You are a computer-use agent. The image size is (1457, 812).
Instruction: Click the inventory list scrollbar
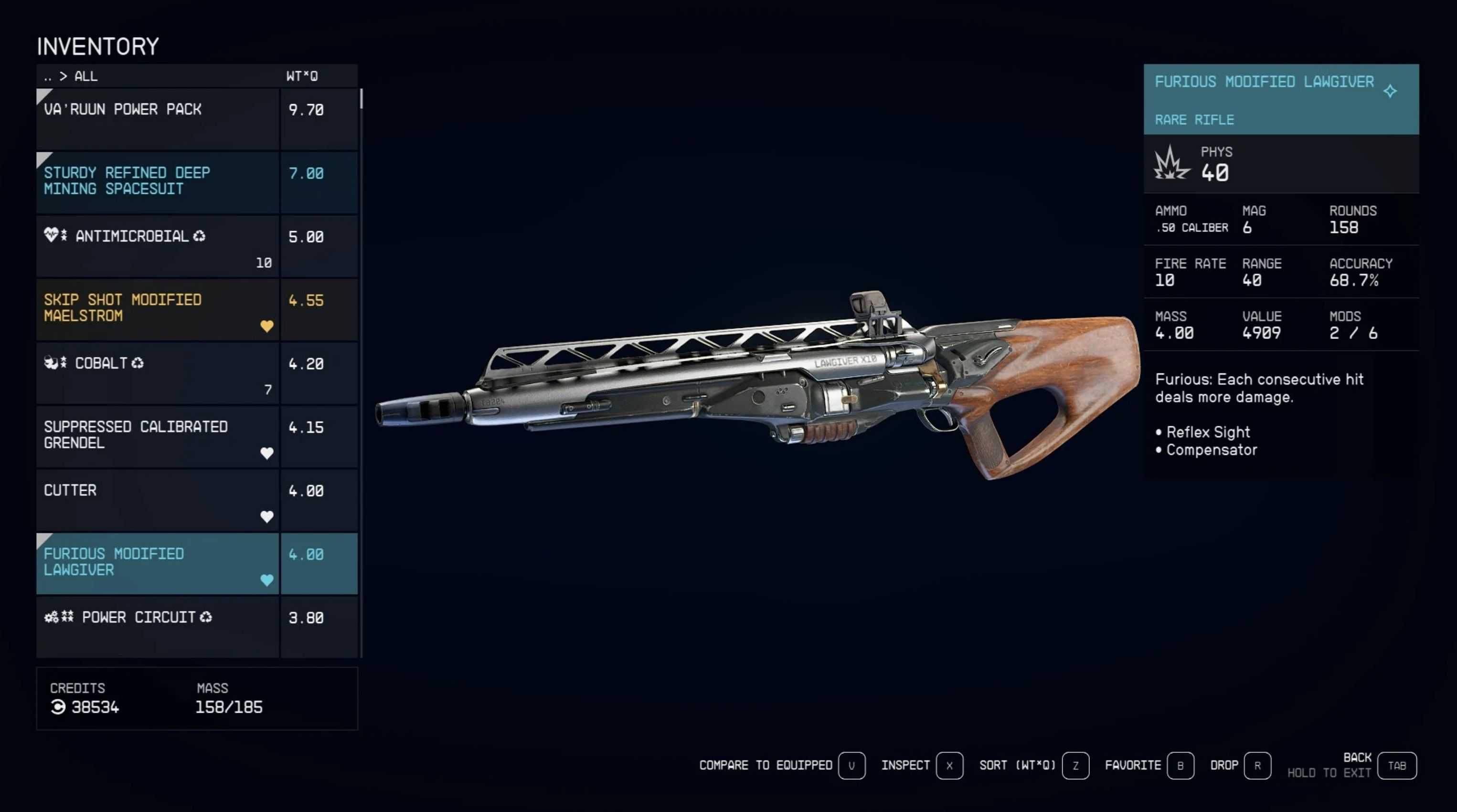click(361, 99)
